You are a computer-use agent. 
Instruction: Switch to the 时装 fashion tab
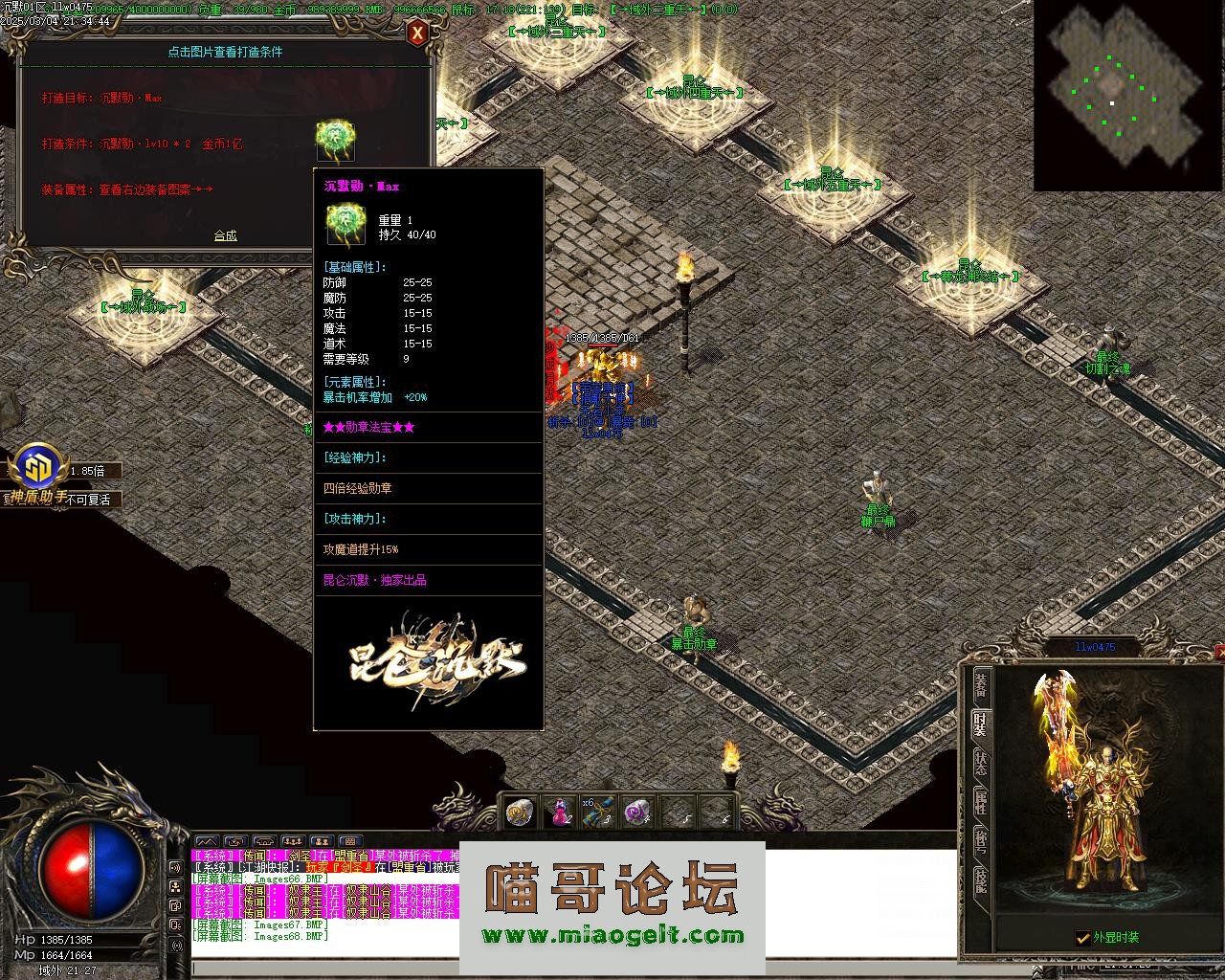tap(981, 724)
